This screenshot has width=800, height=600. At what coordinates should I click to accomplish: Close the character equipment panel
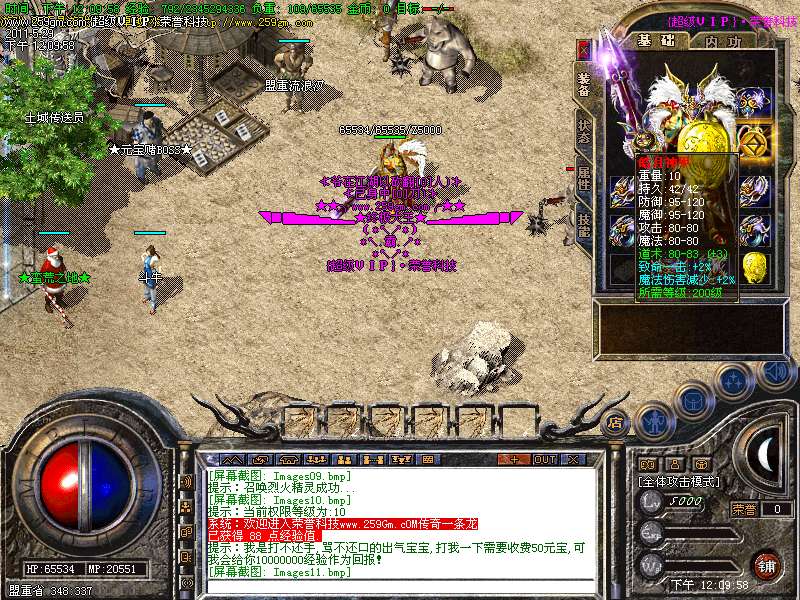[x=585, y=49]
